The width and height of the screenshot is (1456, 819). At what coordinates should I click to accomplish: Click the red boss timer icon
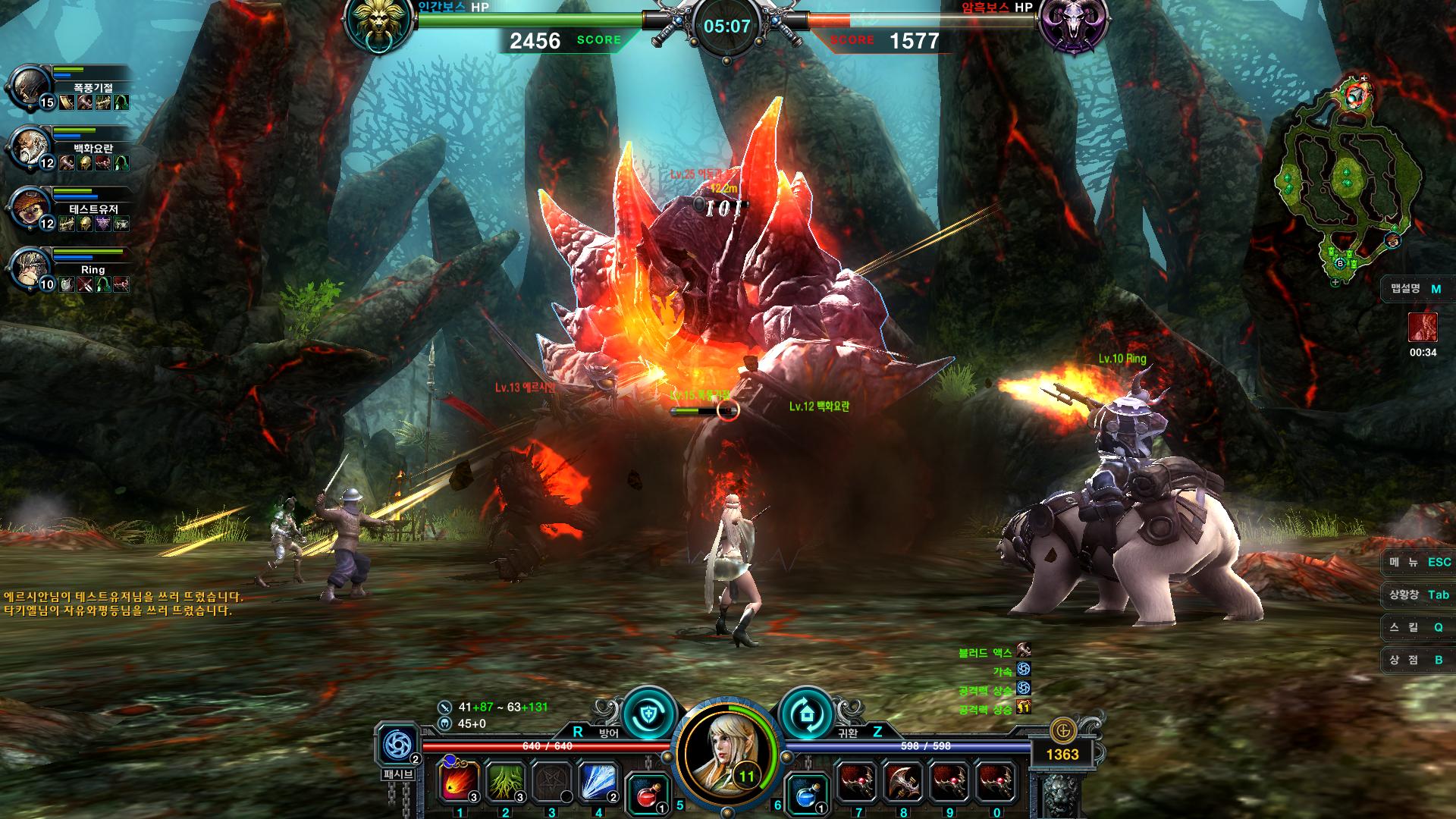1423,327
